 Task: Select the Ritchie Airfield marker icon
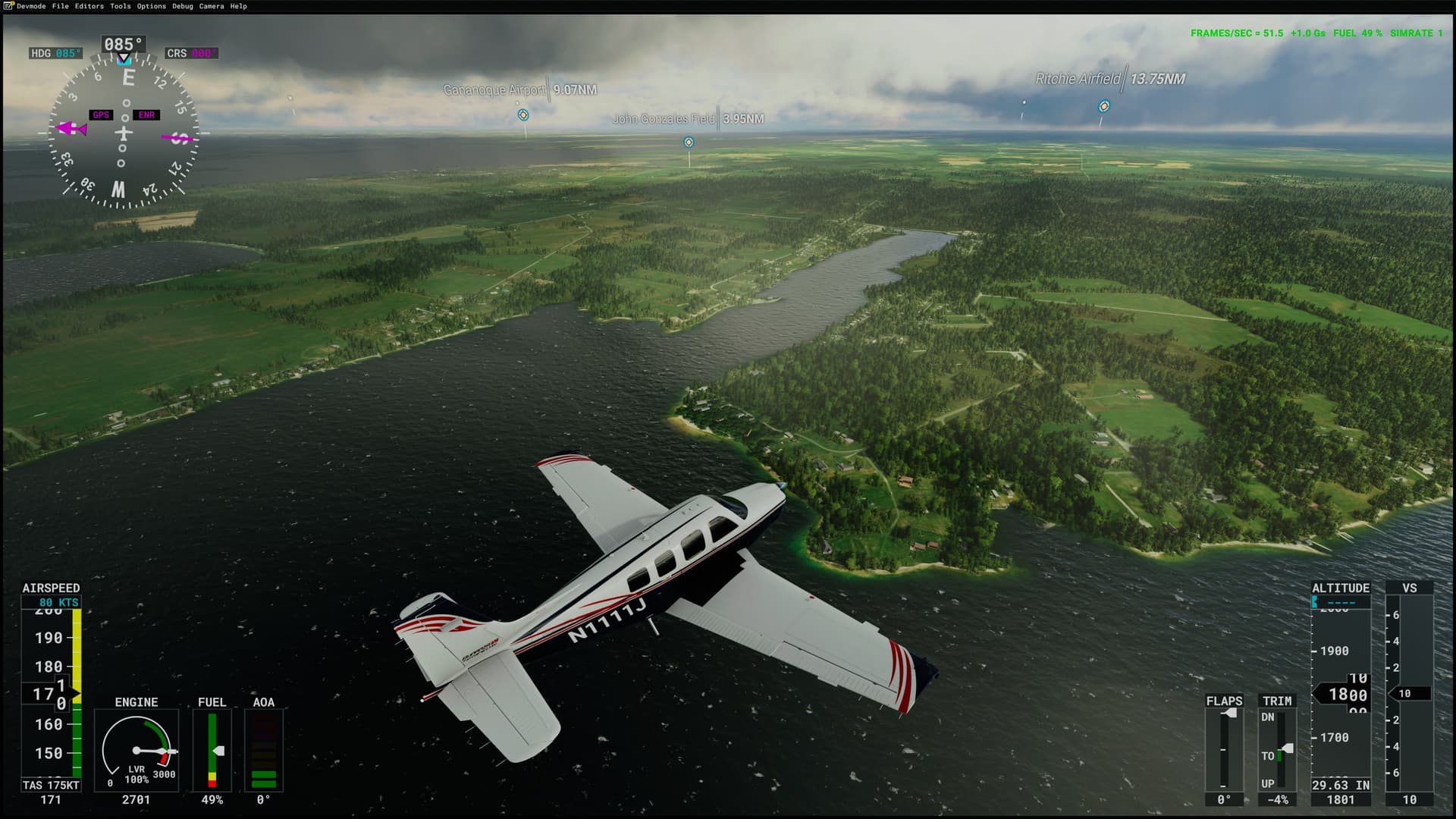pyautogui.click(x=1103, y=107)
